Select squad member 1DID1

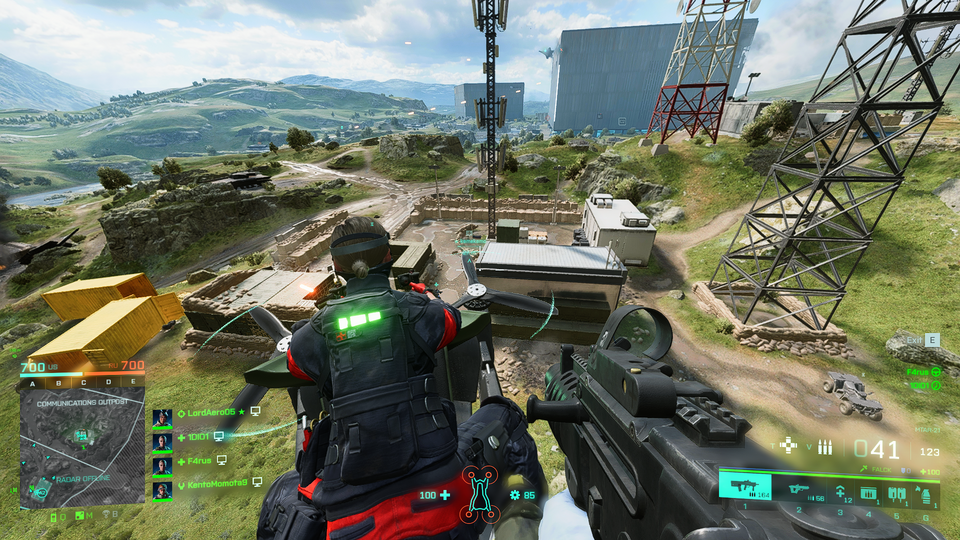pyautogui.click(x=195, y=437)
